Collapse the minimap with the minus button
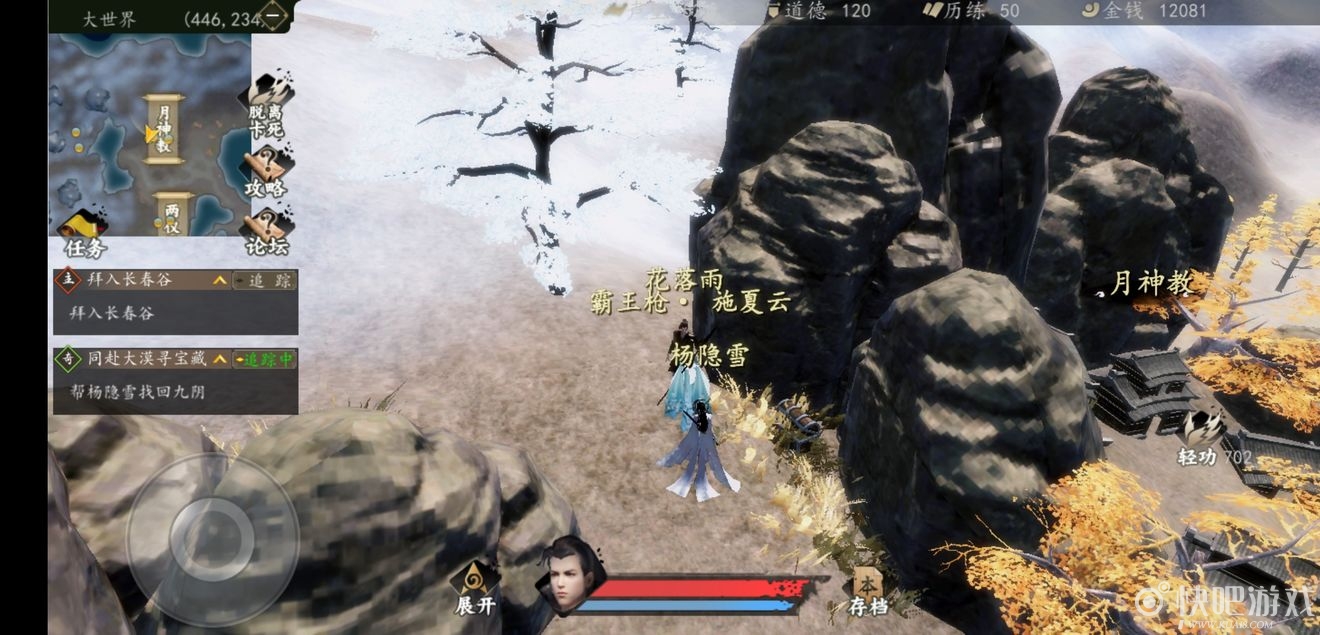 272,15
